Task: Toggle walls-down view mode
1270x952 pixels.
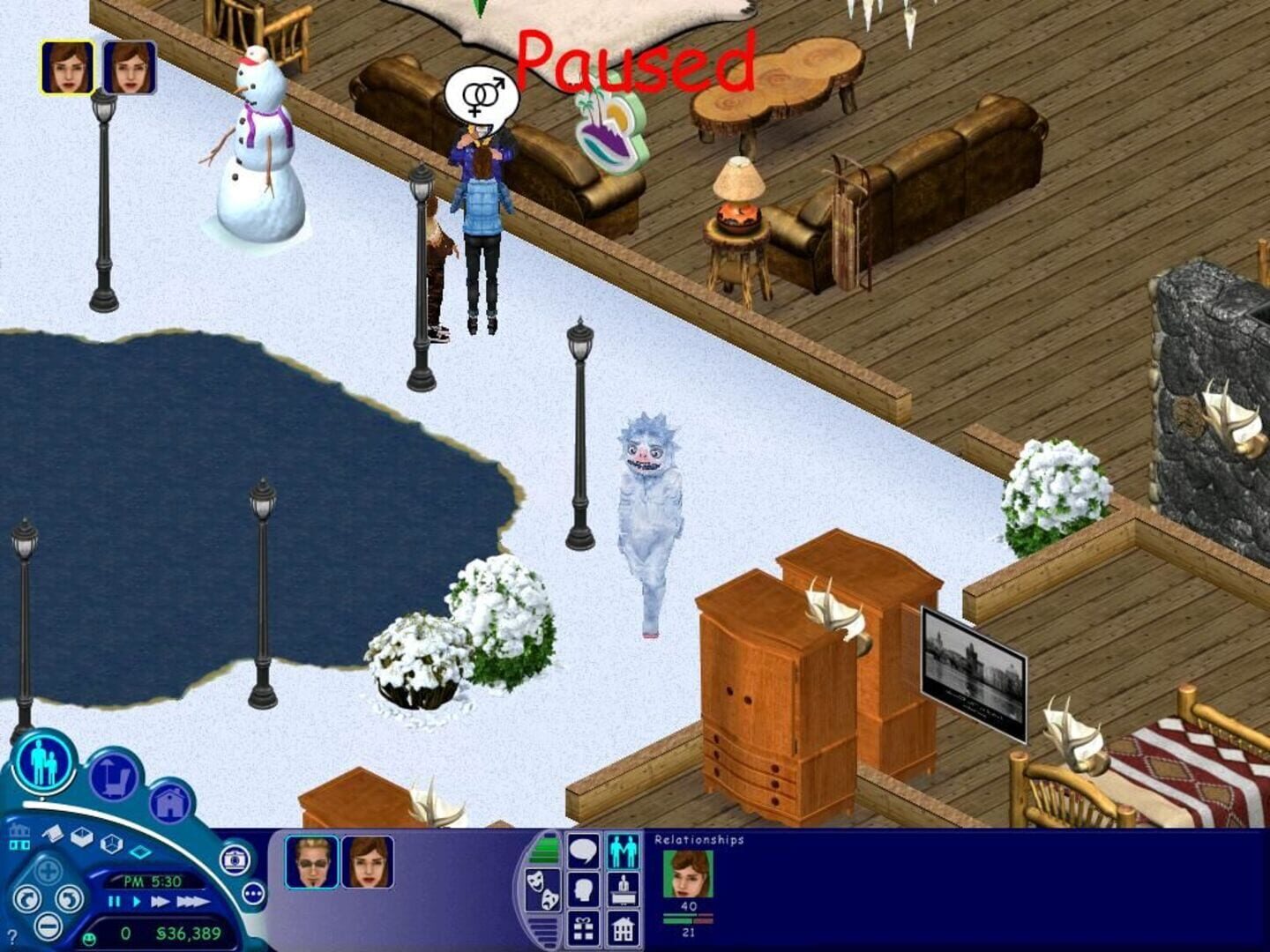Action: (141, 850)
